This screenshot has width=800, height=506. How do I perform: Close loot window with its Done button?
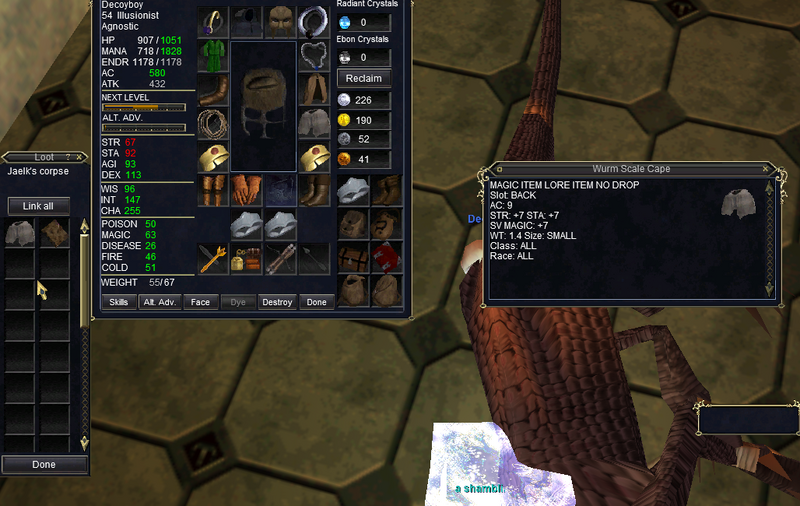tap(43, 464)
